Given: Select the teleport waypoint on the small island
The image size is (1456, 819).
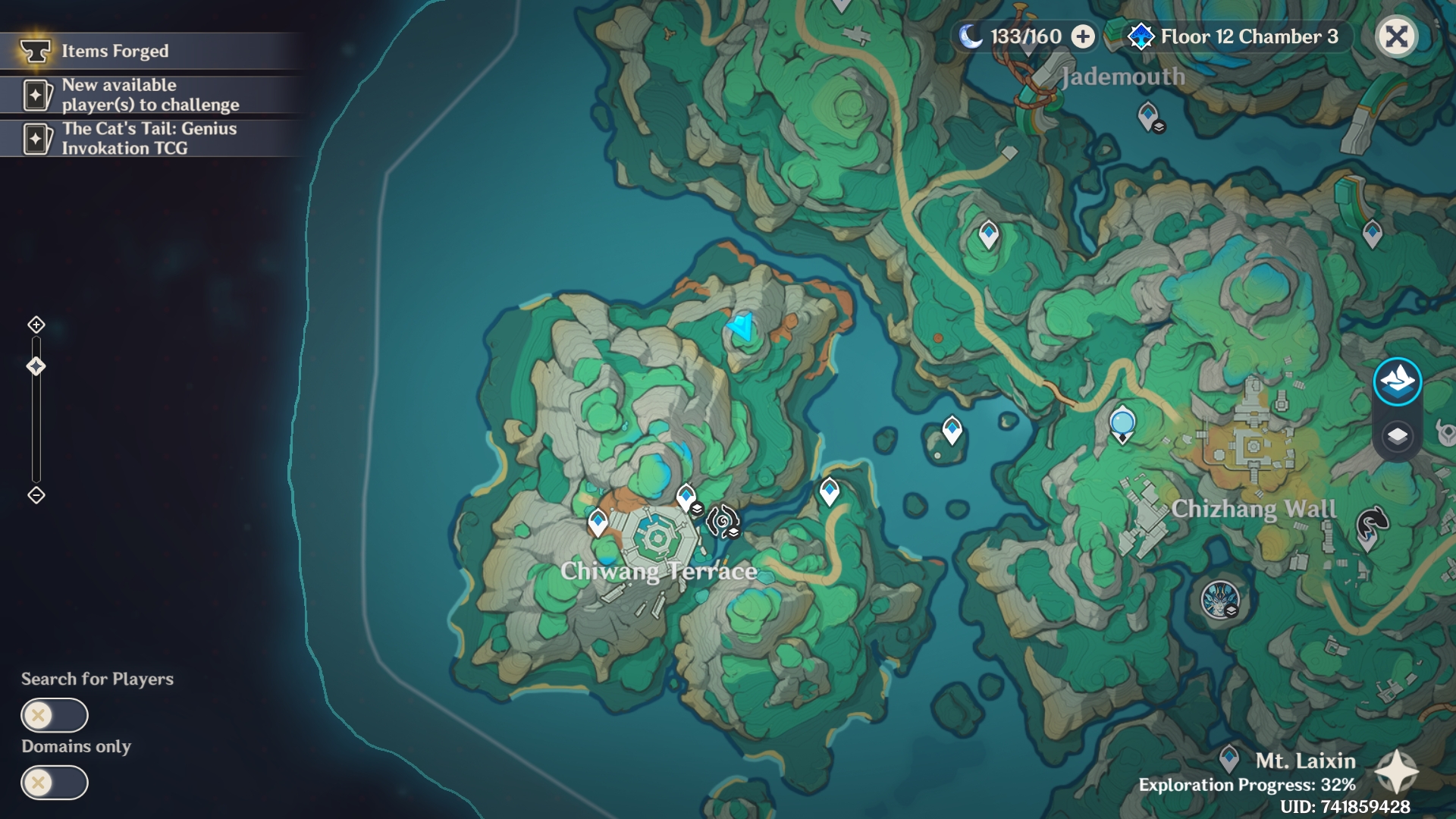Looking at the screenshot, I should click(951, 429).
